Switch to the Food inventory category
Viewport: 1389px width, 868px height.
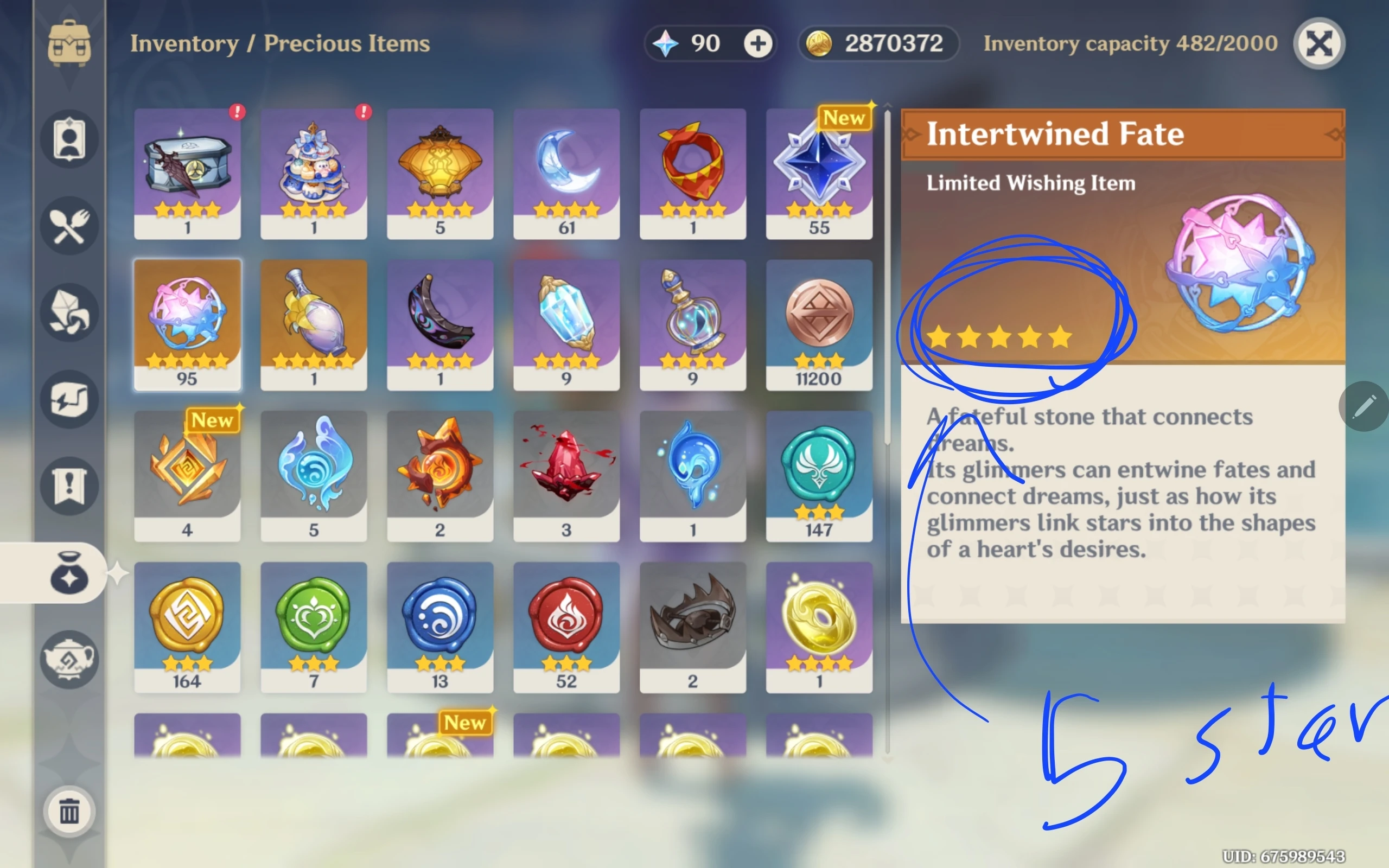[x=70, y=226]
